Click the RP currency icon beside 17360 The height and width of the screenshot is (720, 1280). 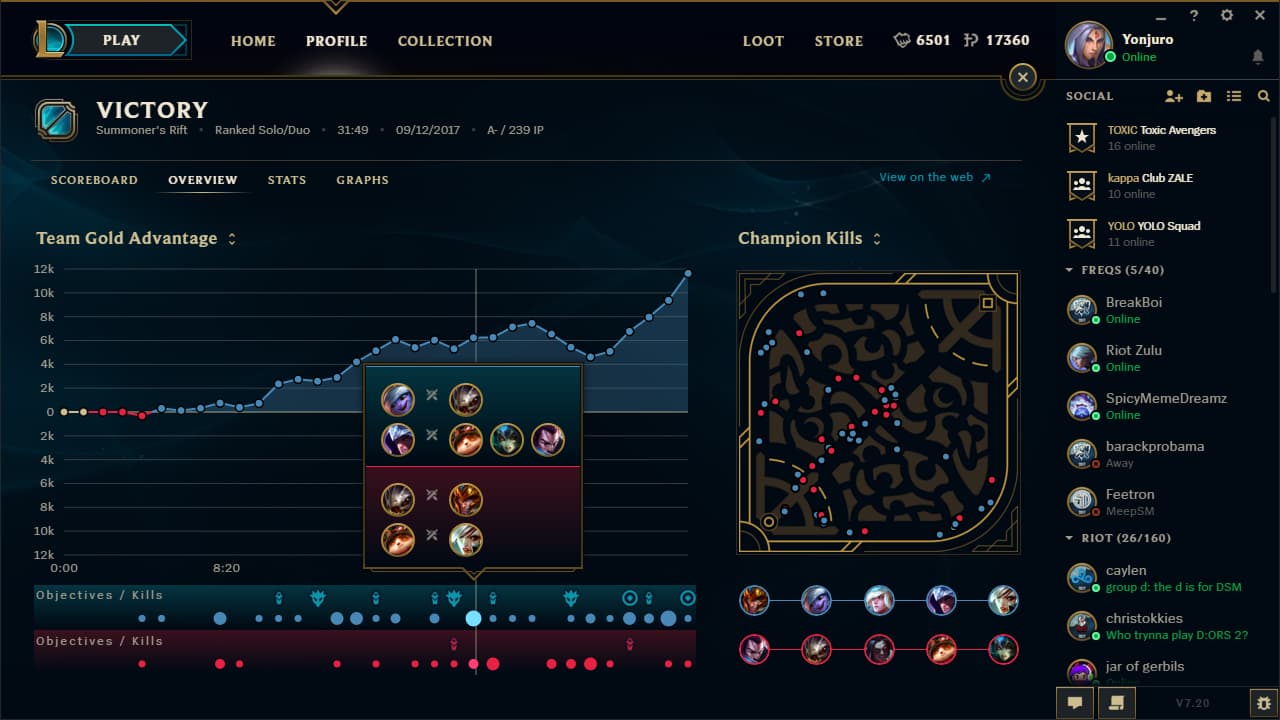point(968,40)
